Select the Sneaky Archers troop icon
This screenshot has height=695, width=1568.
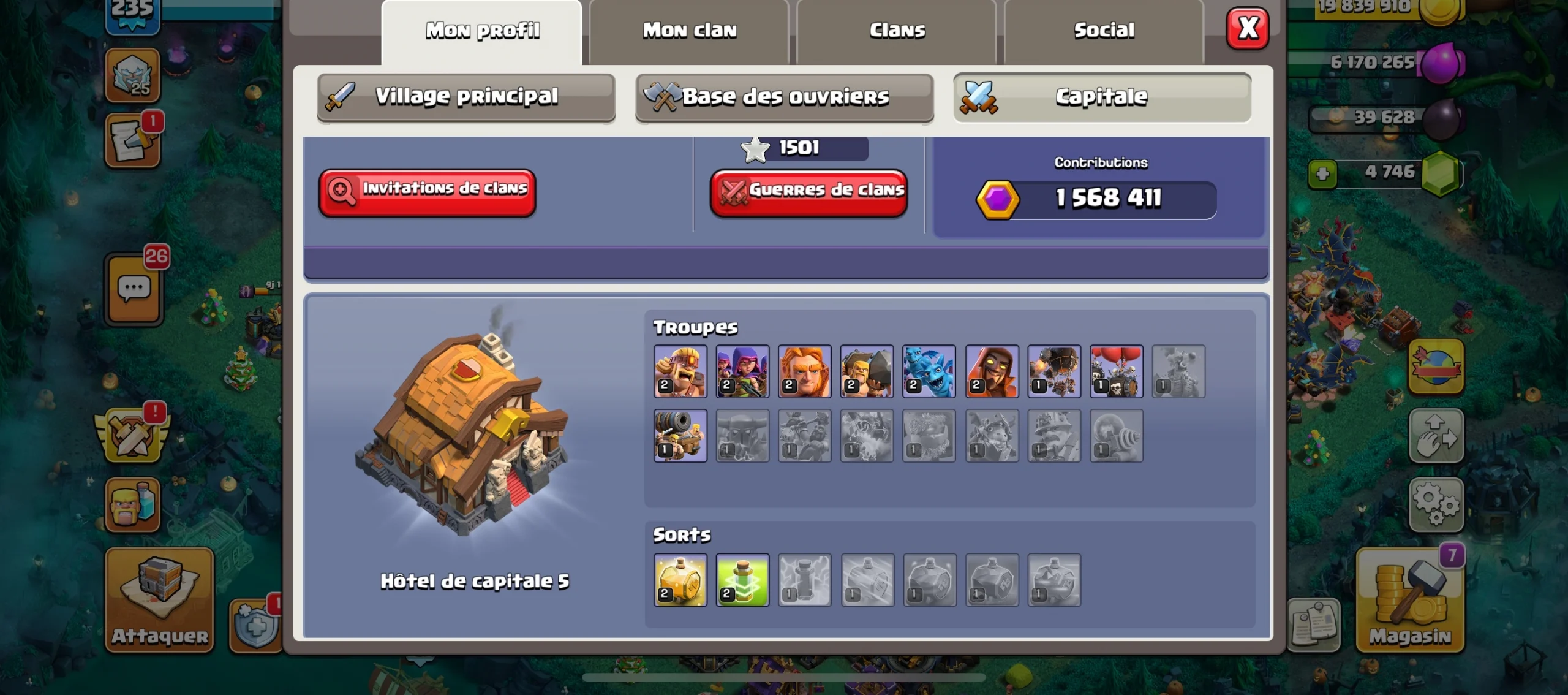coord(743,371)
